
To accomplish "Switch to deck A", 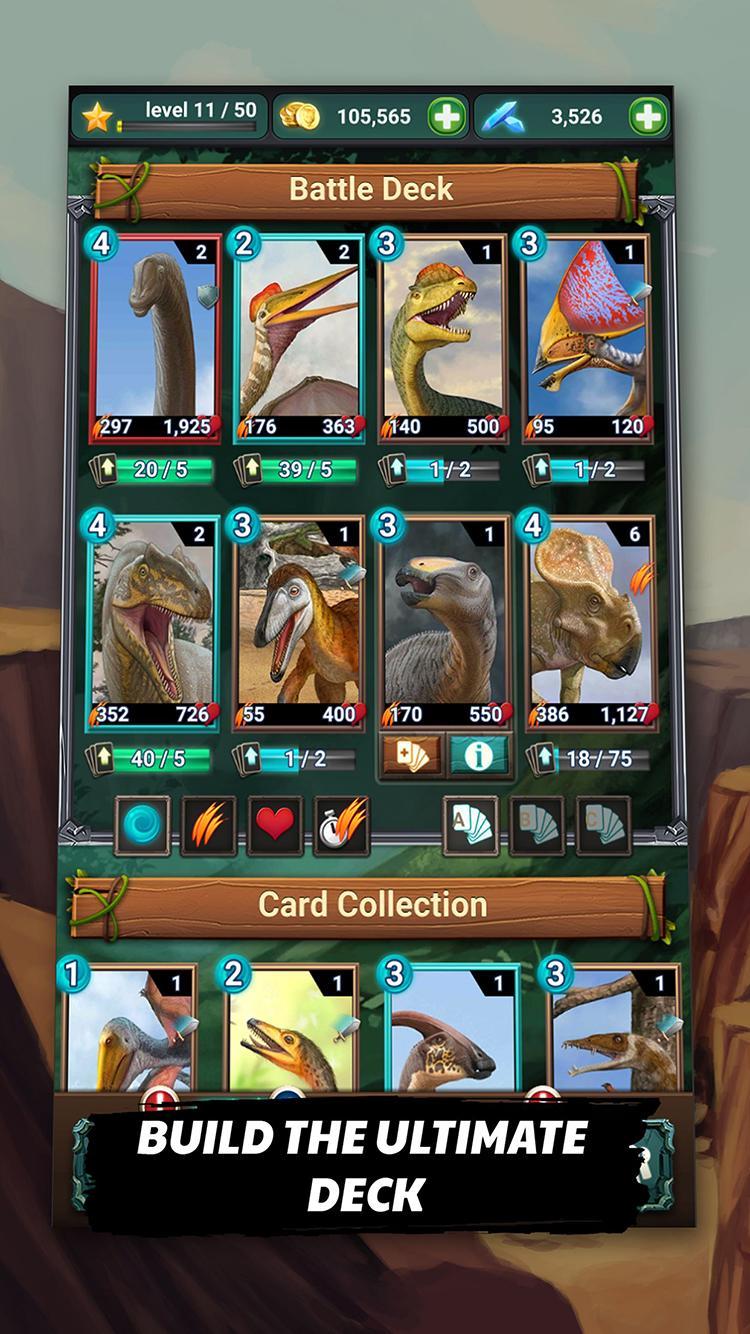I will pos(470,825).
